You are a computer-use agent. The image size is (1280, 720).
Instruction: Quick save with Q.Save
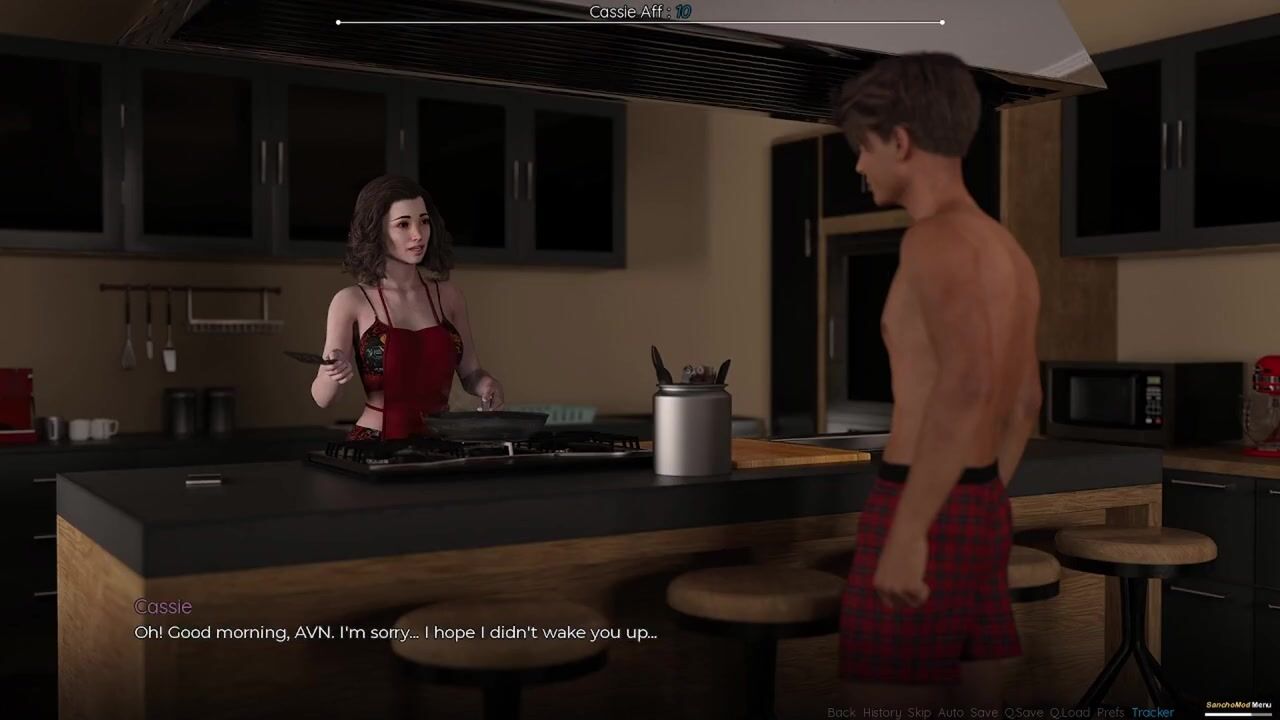[x=1023, y=712]
